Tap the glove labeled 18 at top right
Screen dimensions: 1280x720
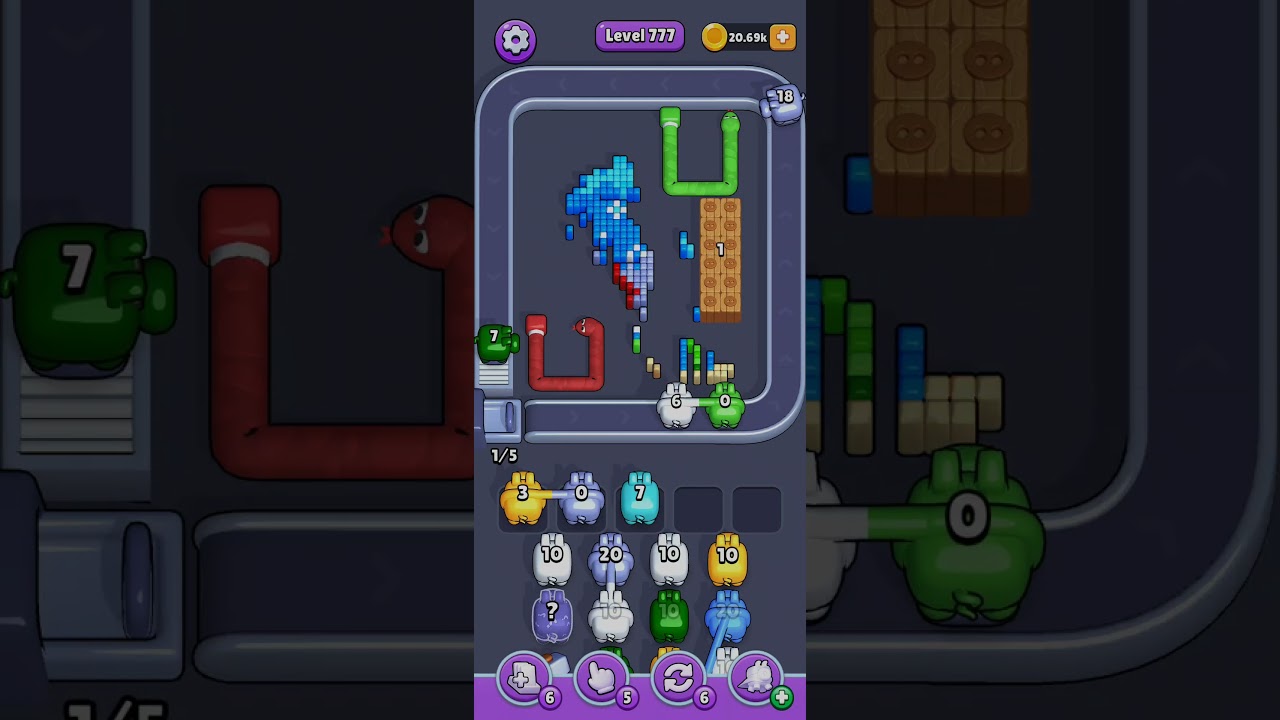[783, 105]
